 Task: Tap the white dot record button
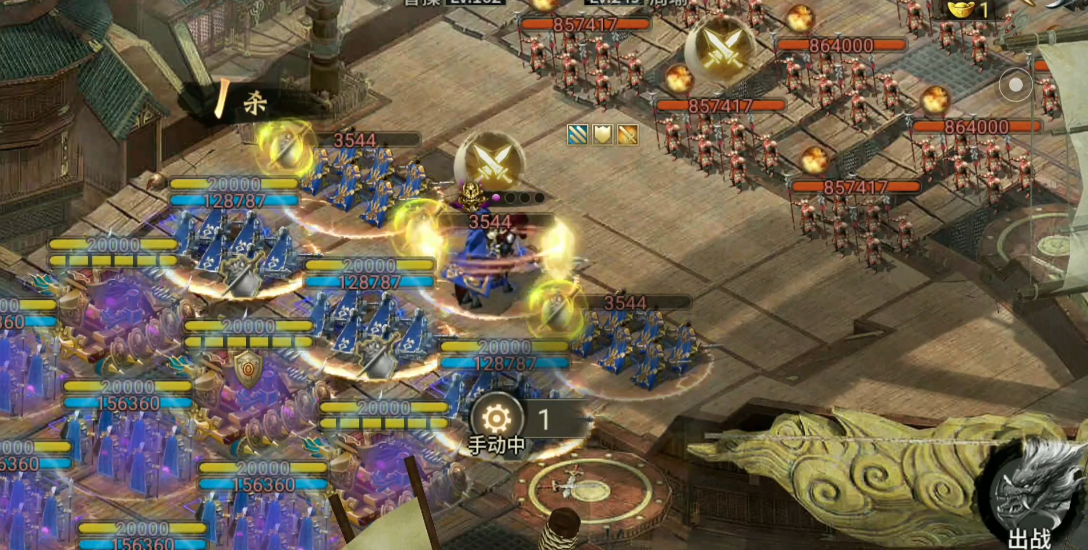[x=1016, y=86]
